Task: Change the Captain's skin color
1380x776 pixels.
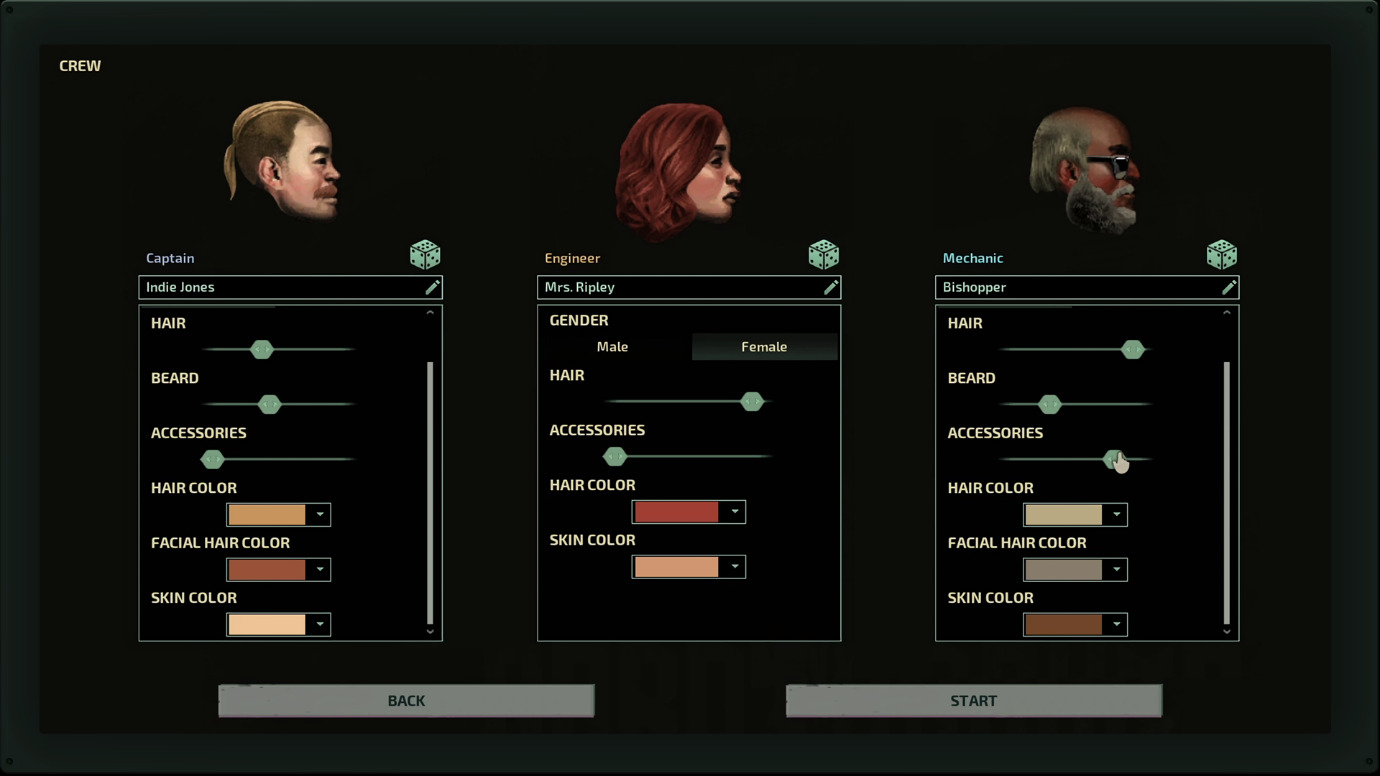Action: (x=278, y=625)
